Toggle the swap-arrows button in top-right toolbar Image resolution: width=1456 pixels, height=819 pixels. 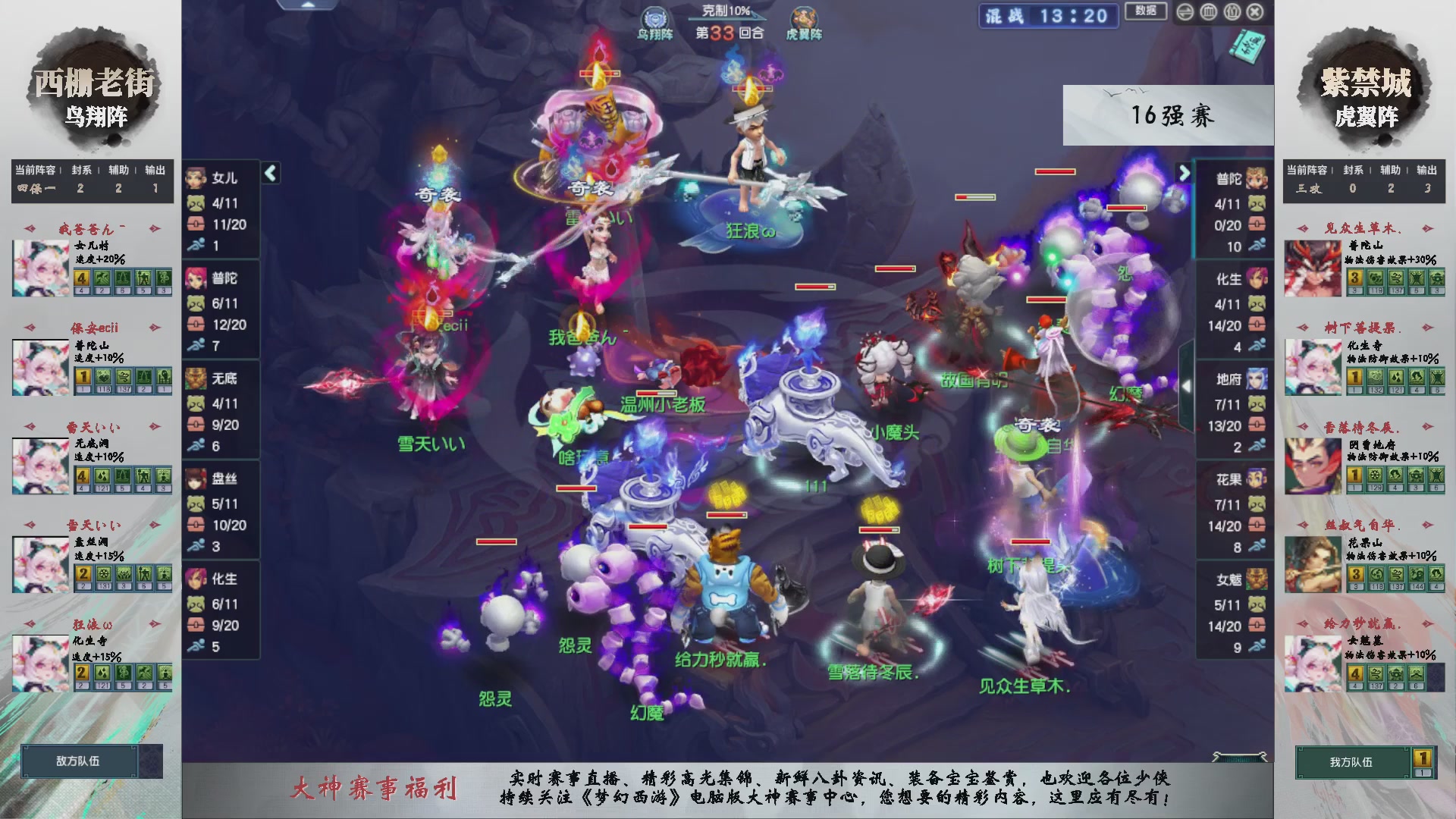1185,12
